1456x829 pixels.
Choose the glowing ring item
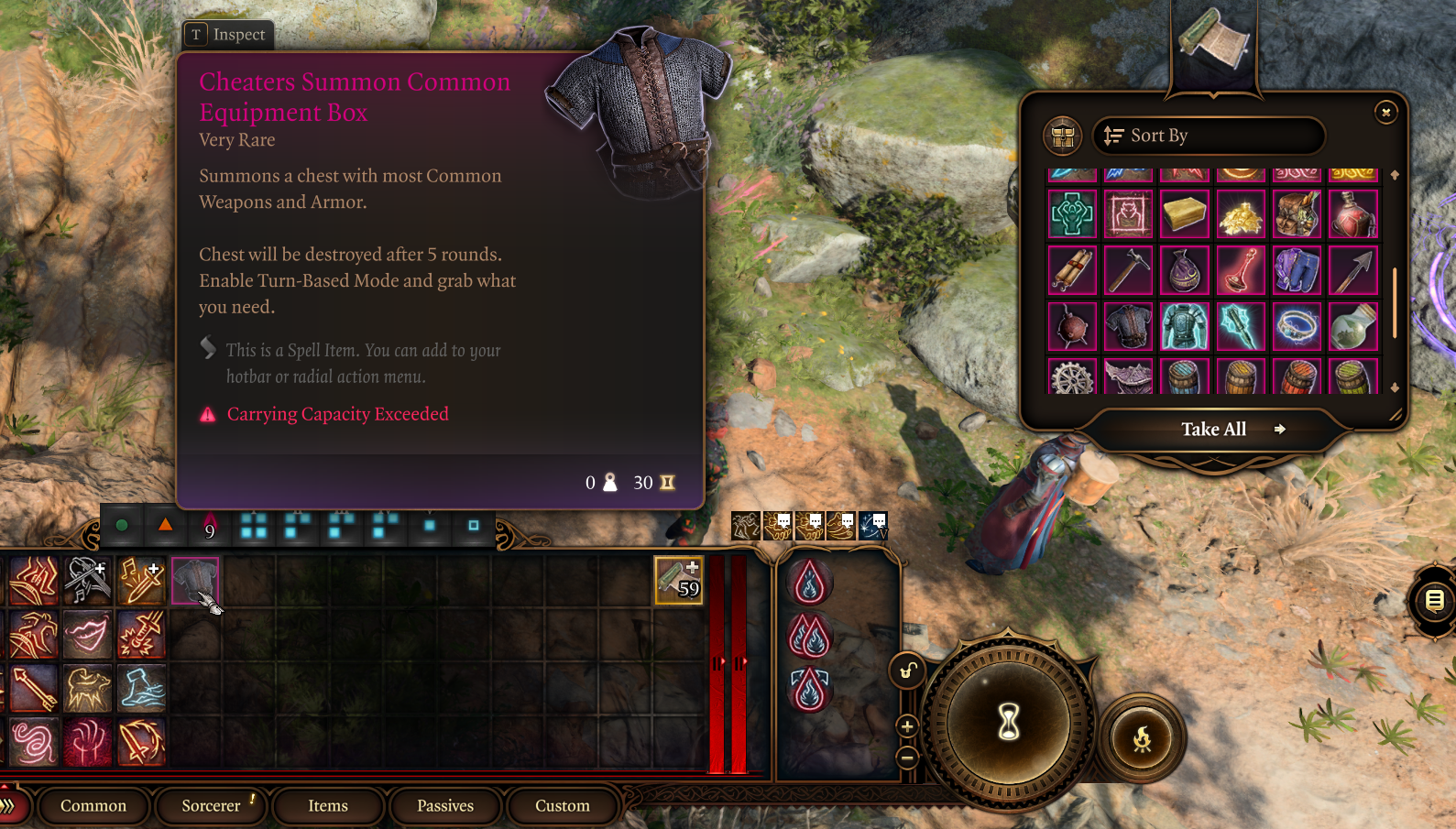1297,327
